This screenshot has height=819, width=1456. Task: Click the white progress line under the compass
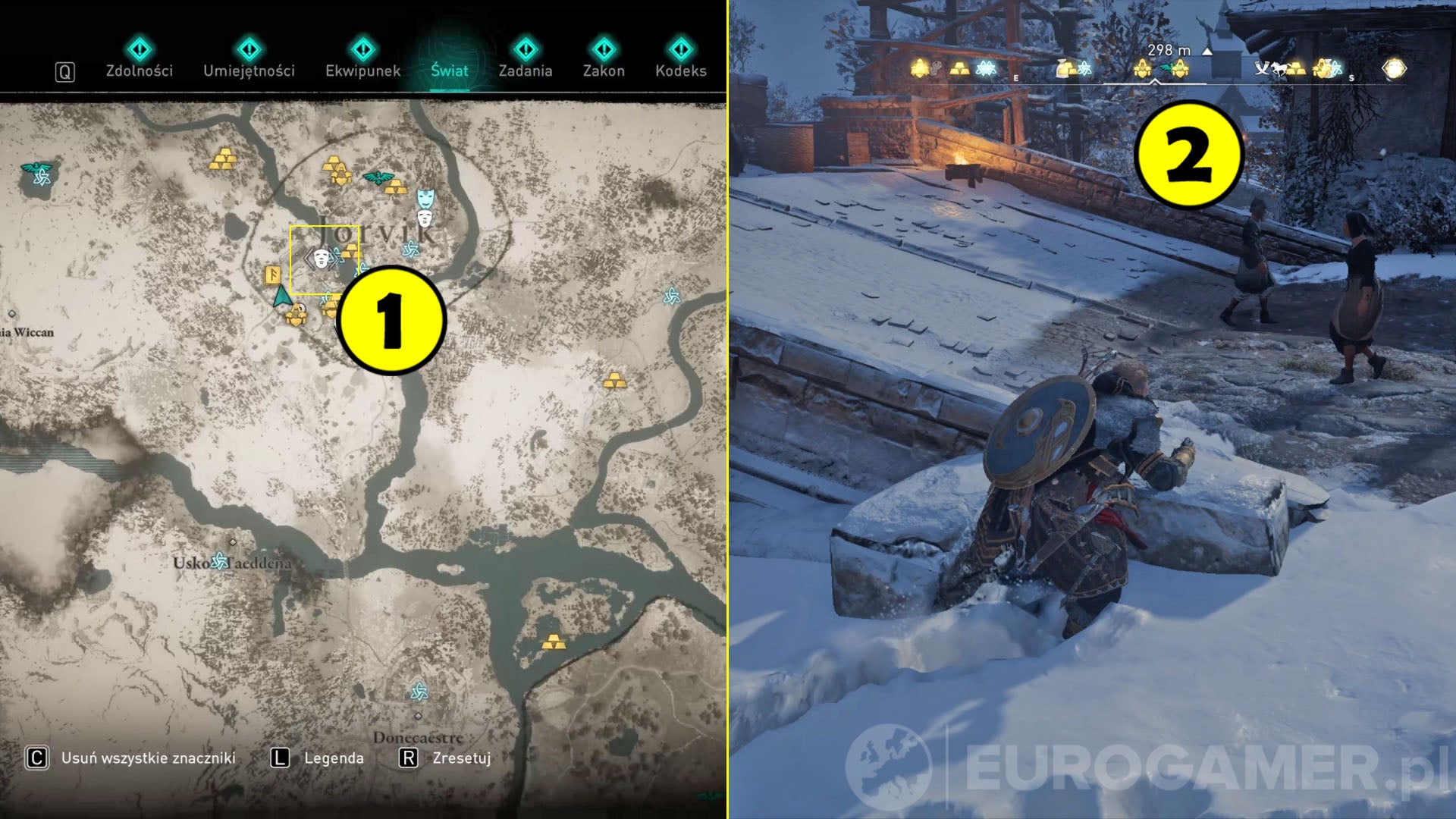(x=1155, y=83)
